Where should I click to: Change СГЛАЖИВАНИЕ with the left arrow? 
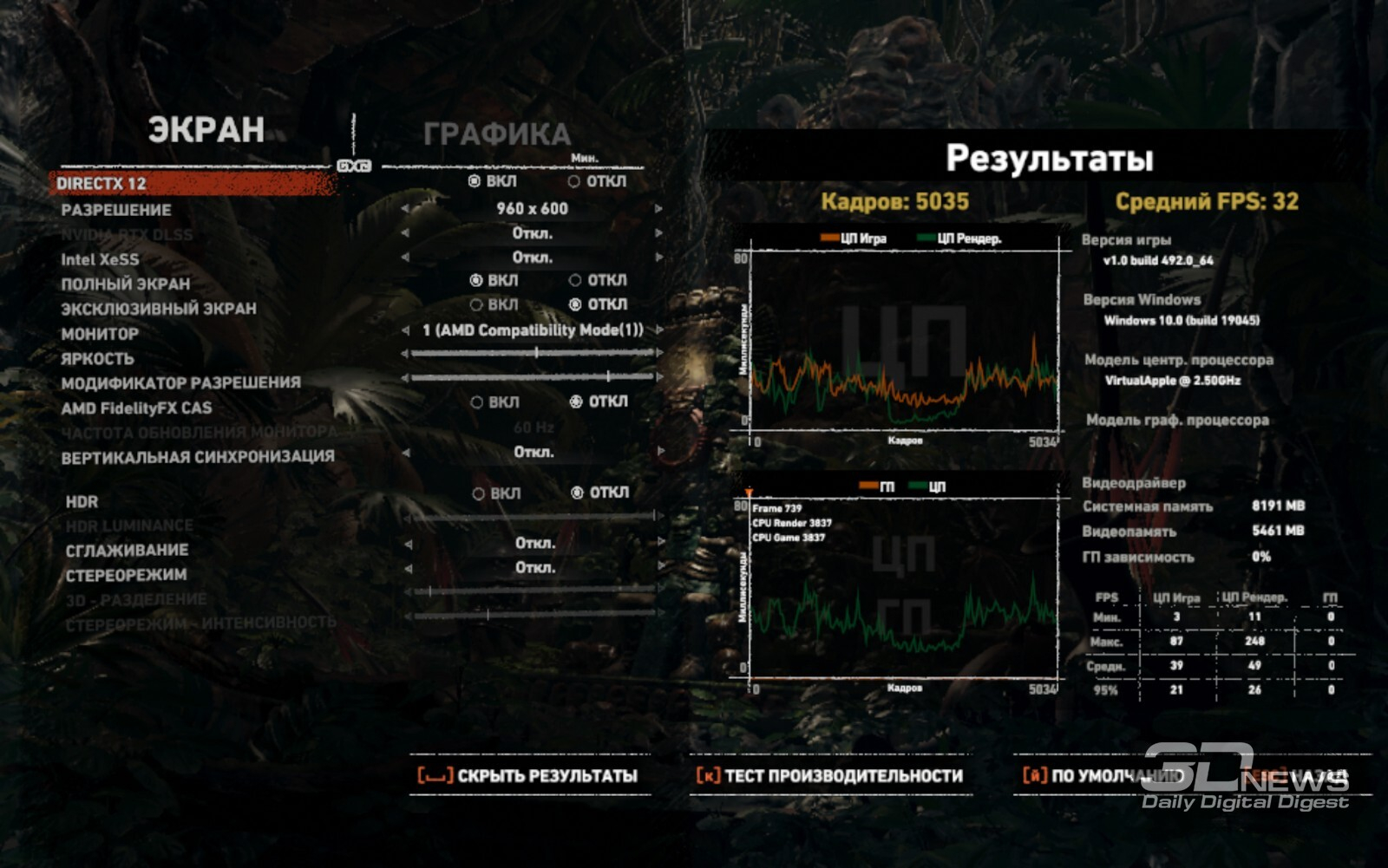408,545
